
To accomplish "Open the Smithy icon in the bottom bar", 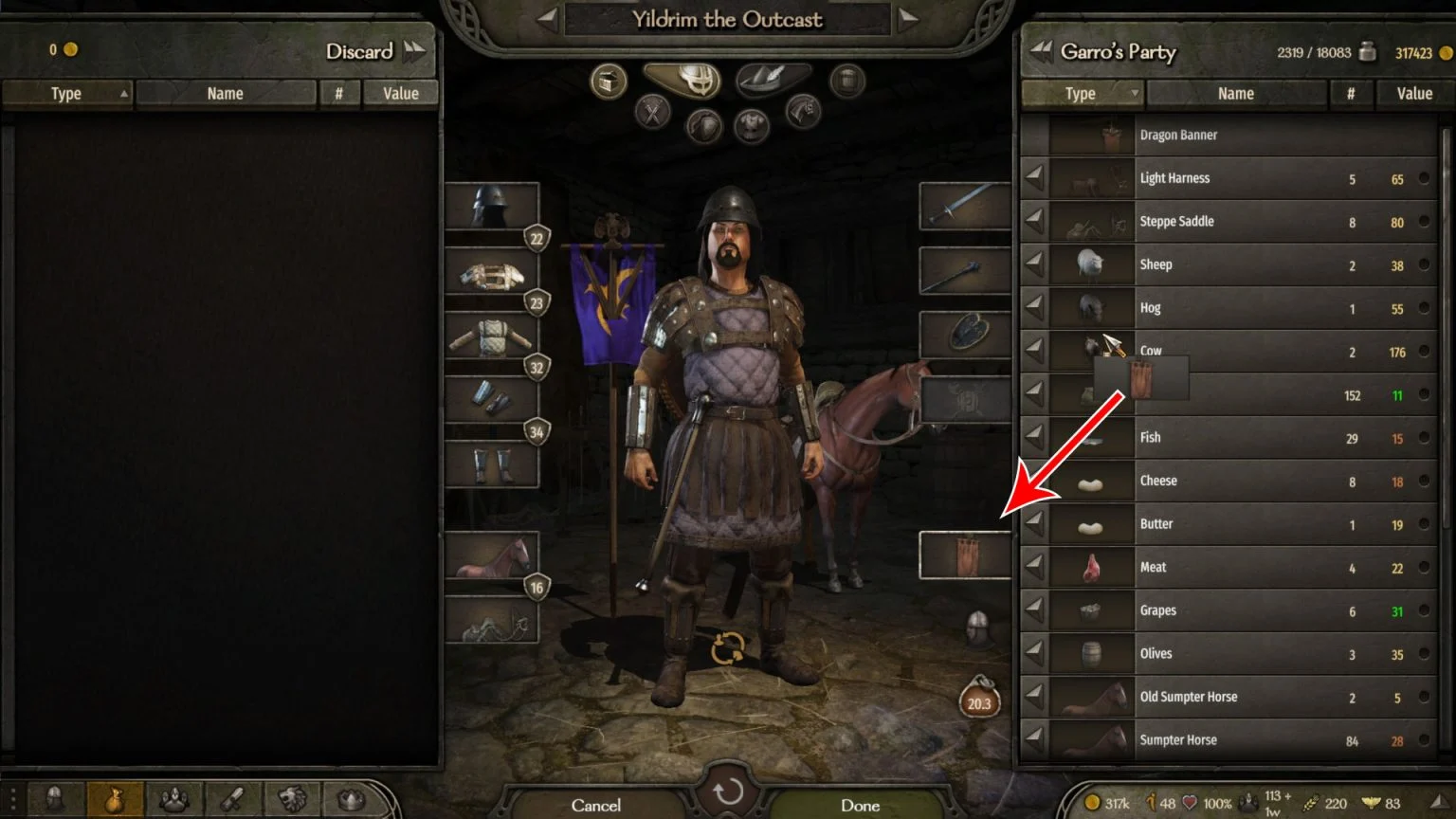I will tap(230, 799).
